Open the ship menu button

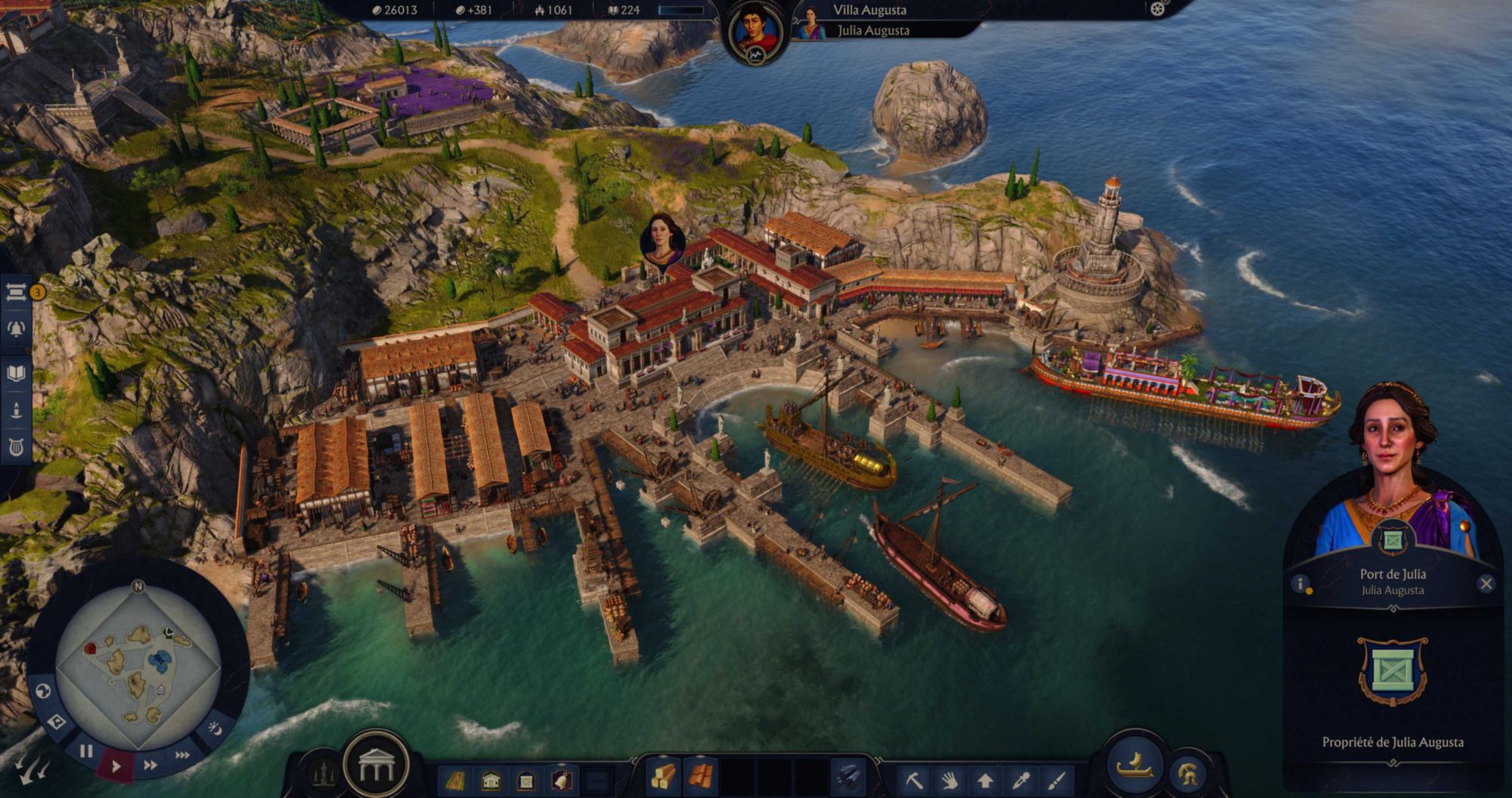tap(1134, 765)
